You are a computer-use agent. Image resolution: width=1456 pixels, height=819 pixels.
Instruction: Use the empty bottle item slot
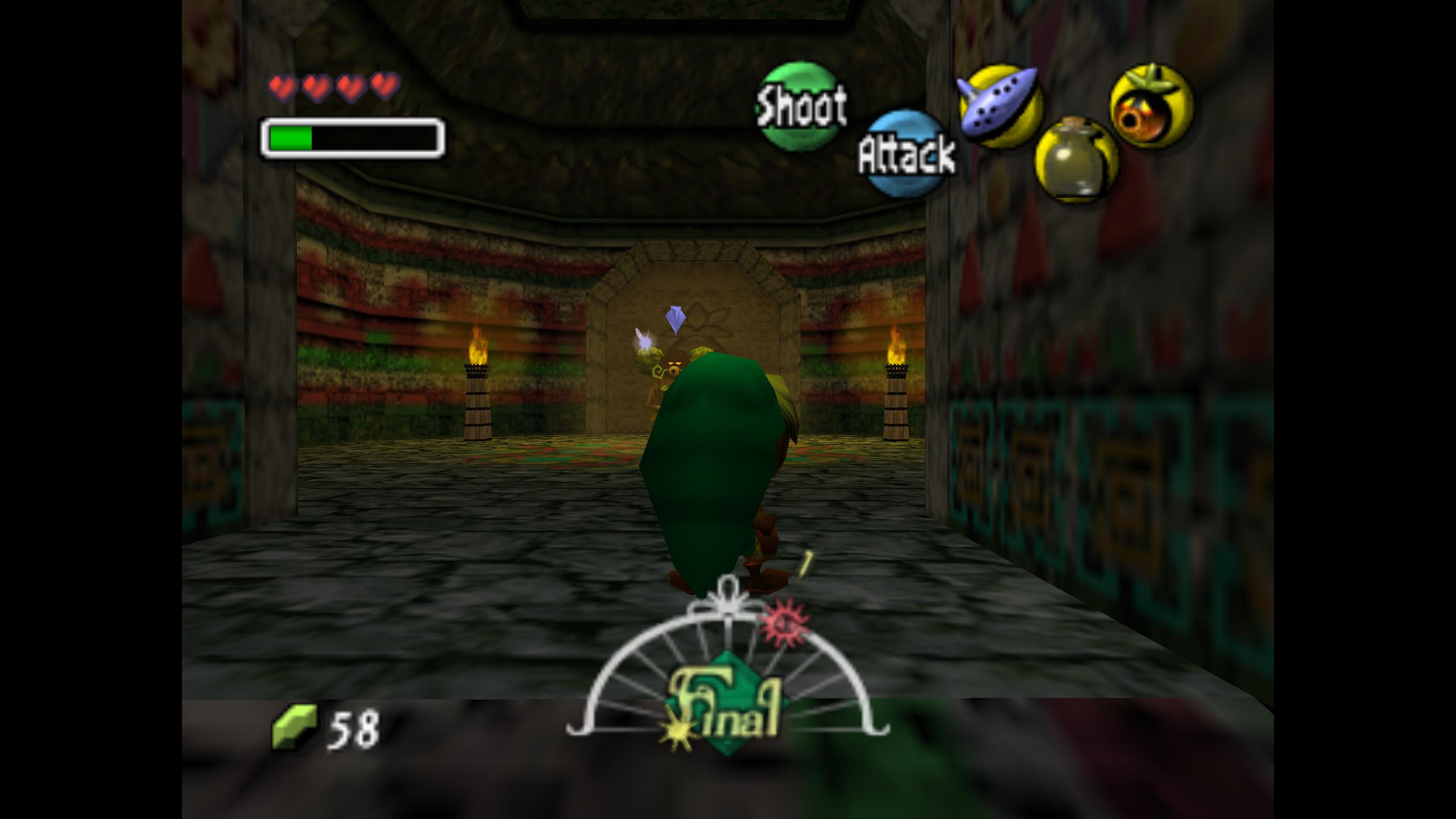(x=1076, y=160)
